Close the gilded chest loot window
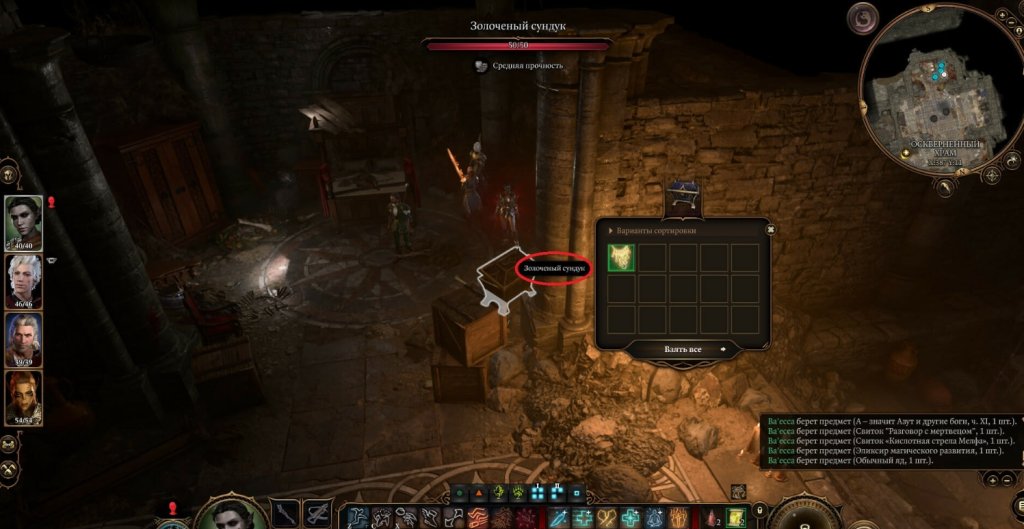The height and width of the screenshot is (529, 1024). 771,229
